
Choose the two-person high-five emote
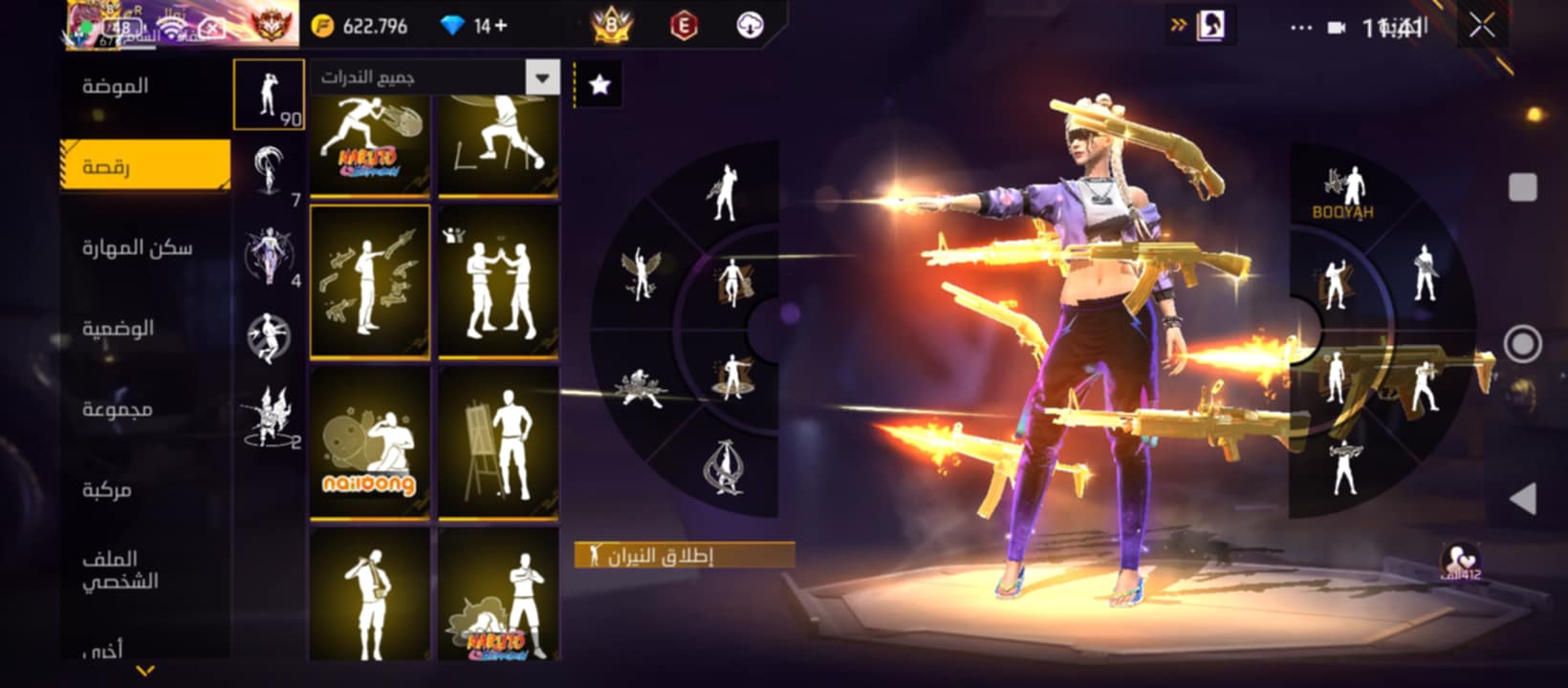coord(498,282)
